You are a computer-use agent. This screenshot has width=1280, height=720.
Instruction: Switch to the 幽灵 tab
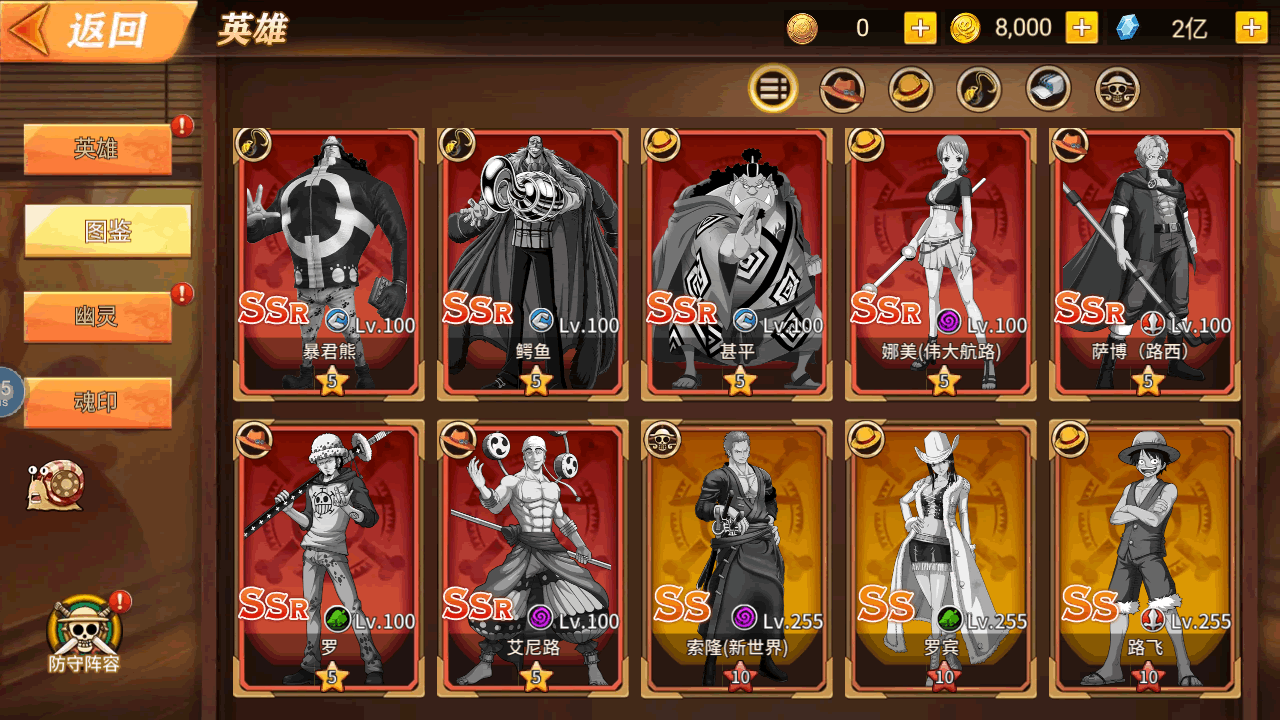[97, 318]
